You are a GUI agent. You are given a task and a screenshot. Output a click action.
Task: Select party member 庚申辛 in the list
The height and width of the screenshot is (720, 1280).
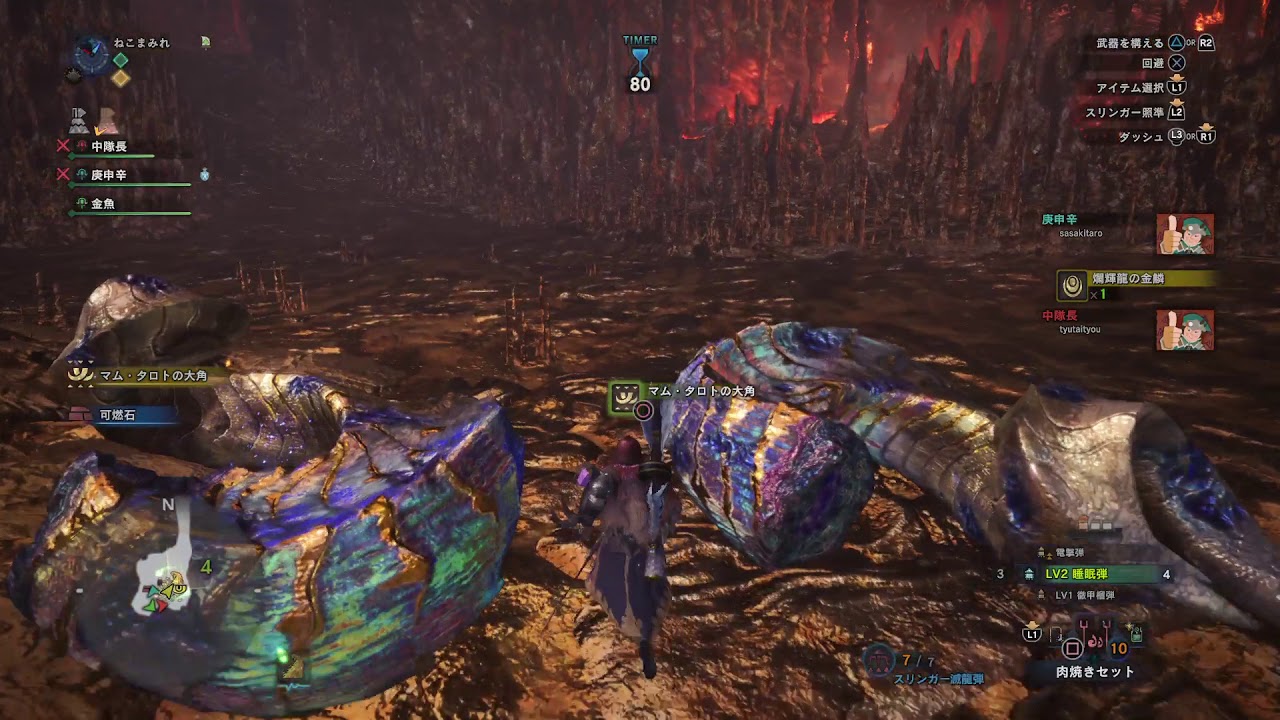(x=109, y=175)
